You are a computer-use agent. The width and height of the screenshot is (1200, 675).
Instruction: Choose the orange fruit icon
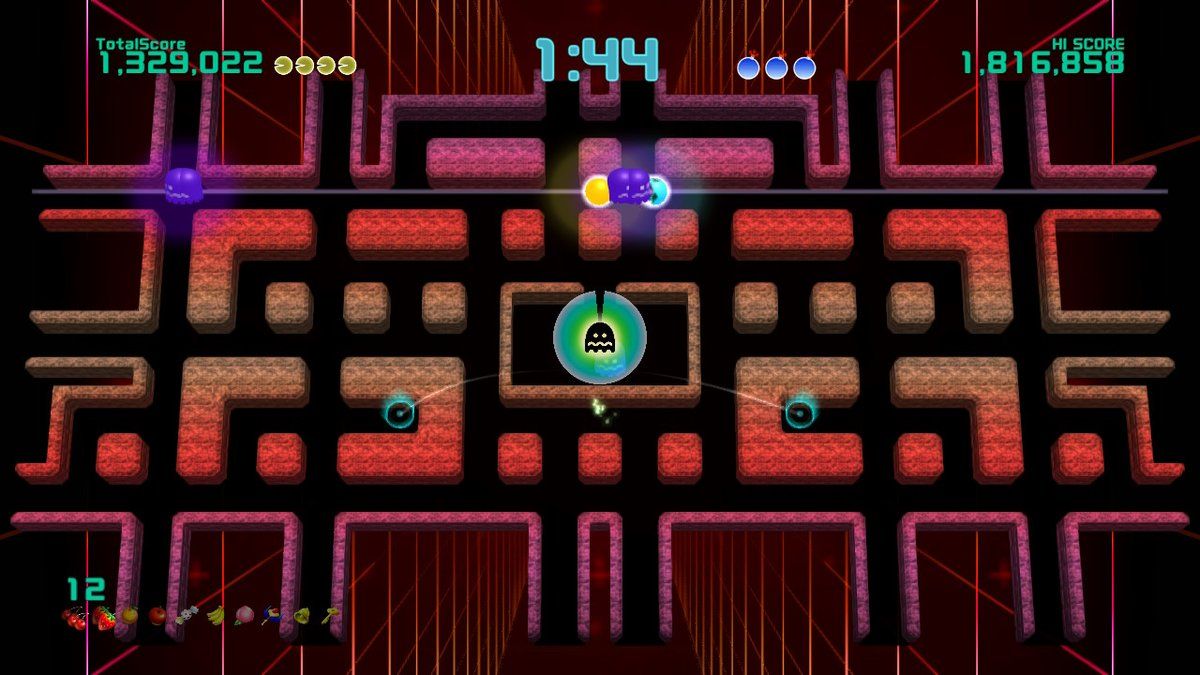click(129, 616)
